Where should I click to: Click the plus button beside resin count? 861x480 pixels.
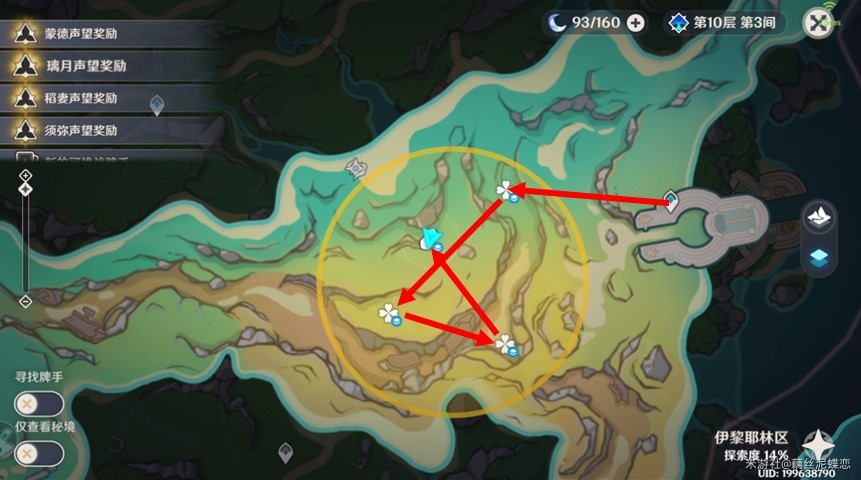(635, 23)
